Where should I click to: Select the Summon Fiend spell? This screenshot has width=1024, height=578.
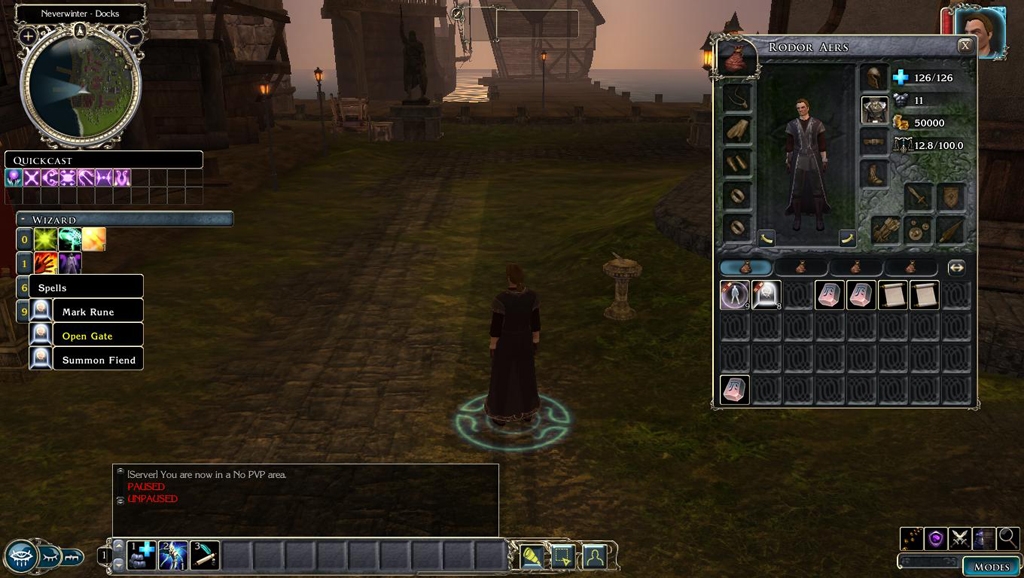[98, 360]
